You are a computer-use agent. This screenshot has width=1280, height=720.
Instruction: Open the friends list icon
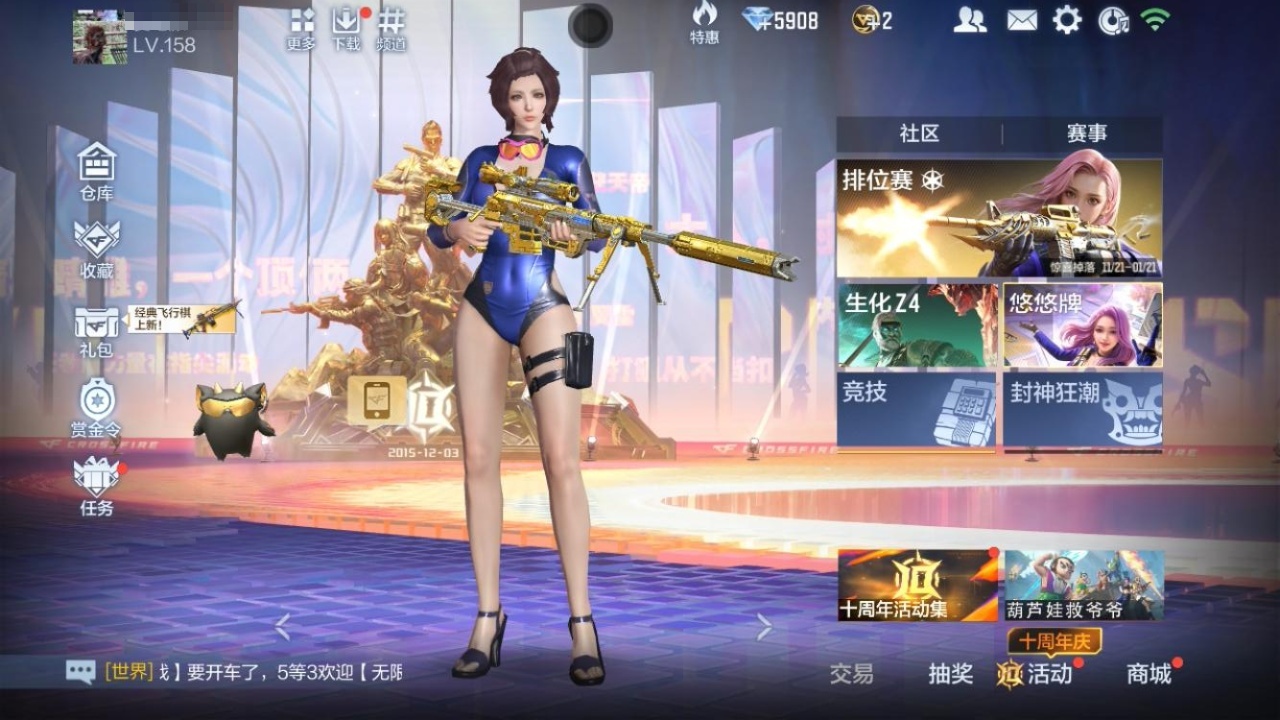tap(969, 20)
